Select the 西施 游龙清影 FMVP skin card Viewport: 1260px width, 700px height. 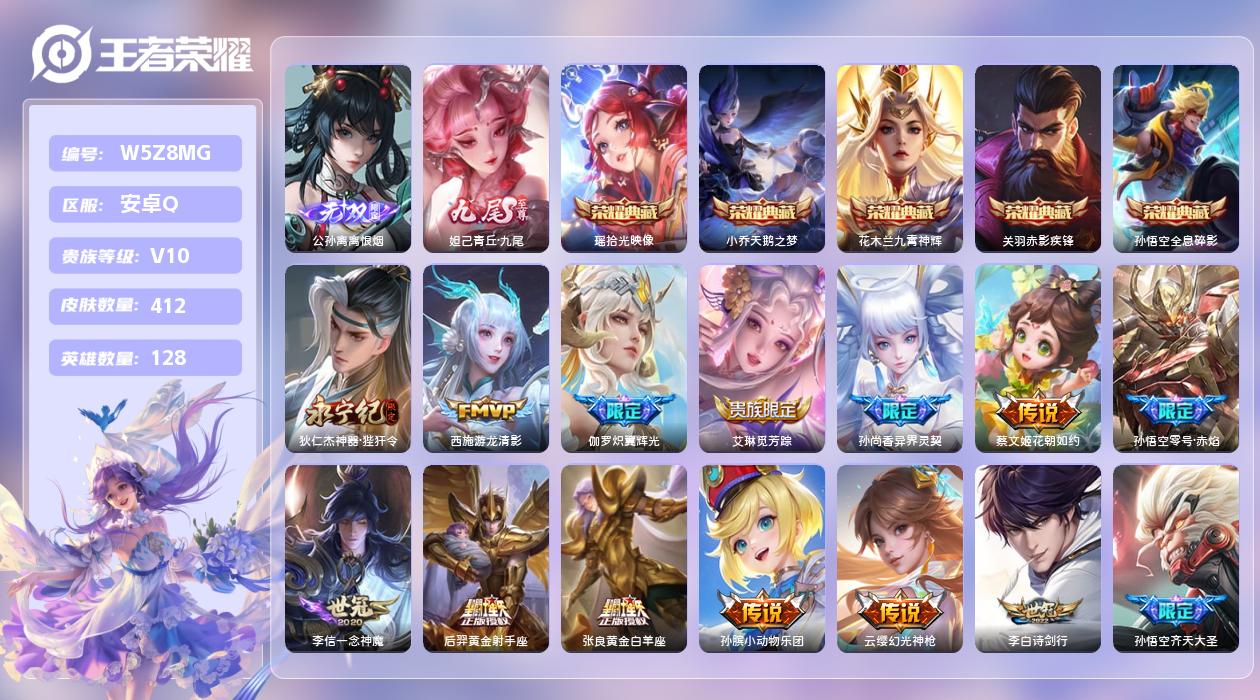point(486,358)
